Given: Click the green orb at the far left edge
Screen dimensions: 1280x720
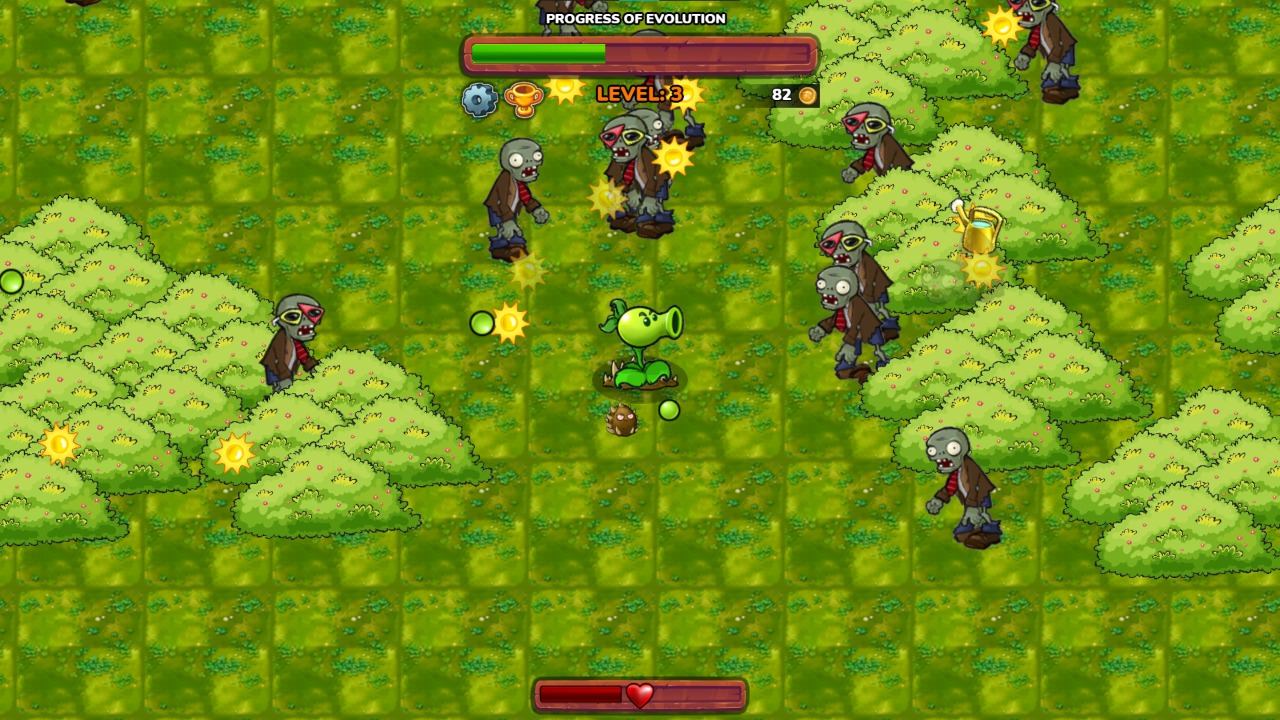Looking at the screenshot, I should pos(10,281).
